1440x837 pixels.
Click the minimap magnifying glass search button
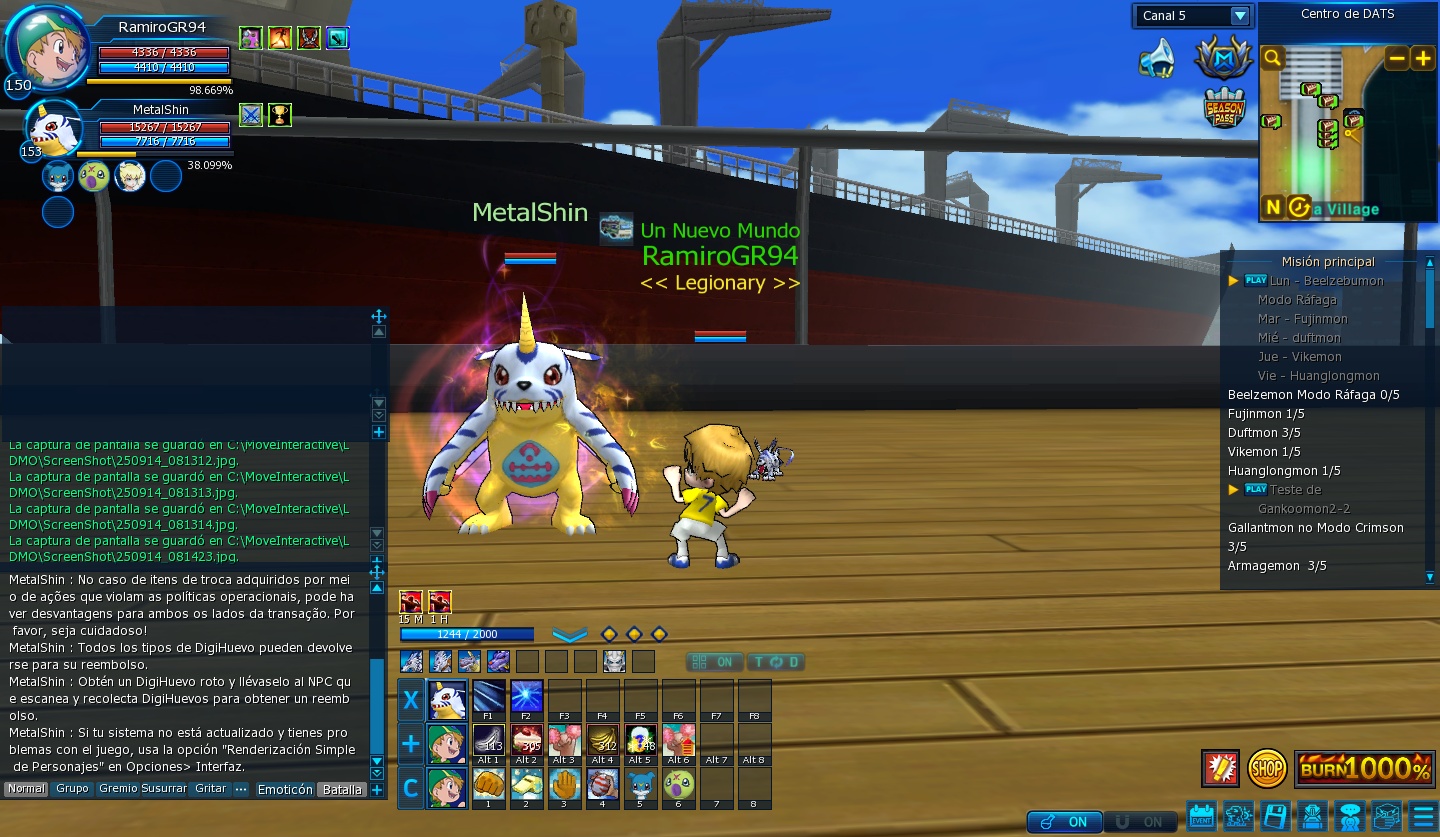[1272, 59]
